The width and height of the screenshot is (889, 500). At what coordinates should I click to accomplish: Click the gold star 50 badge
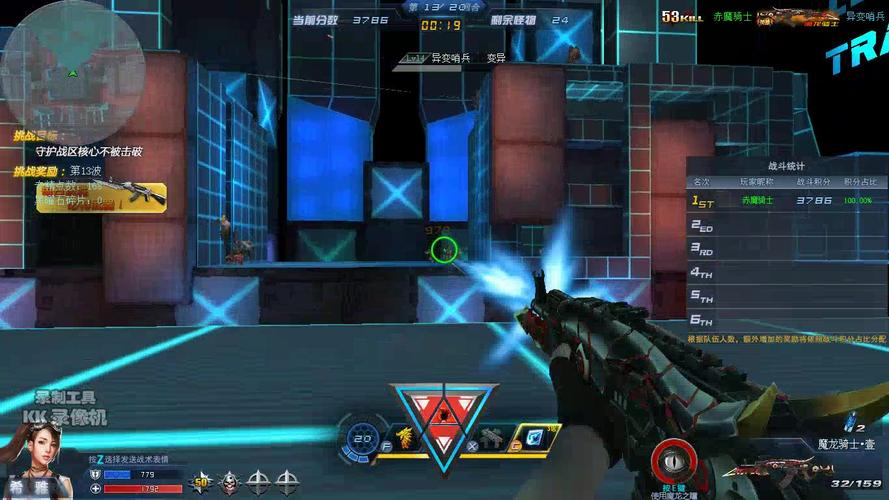(200, 479)
